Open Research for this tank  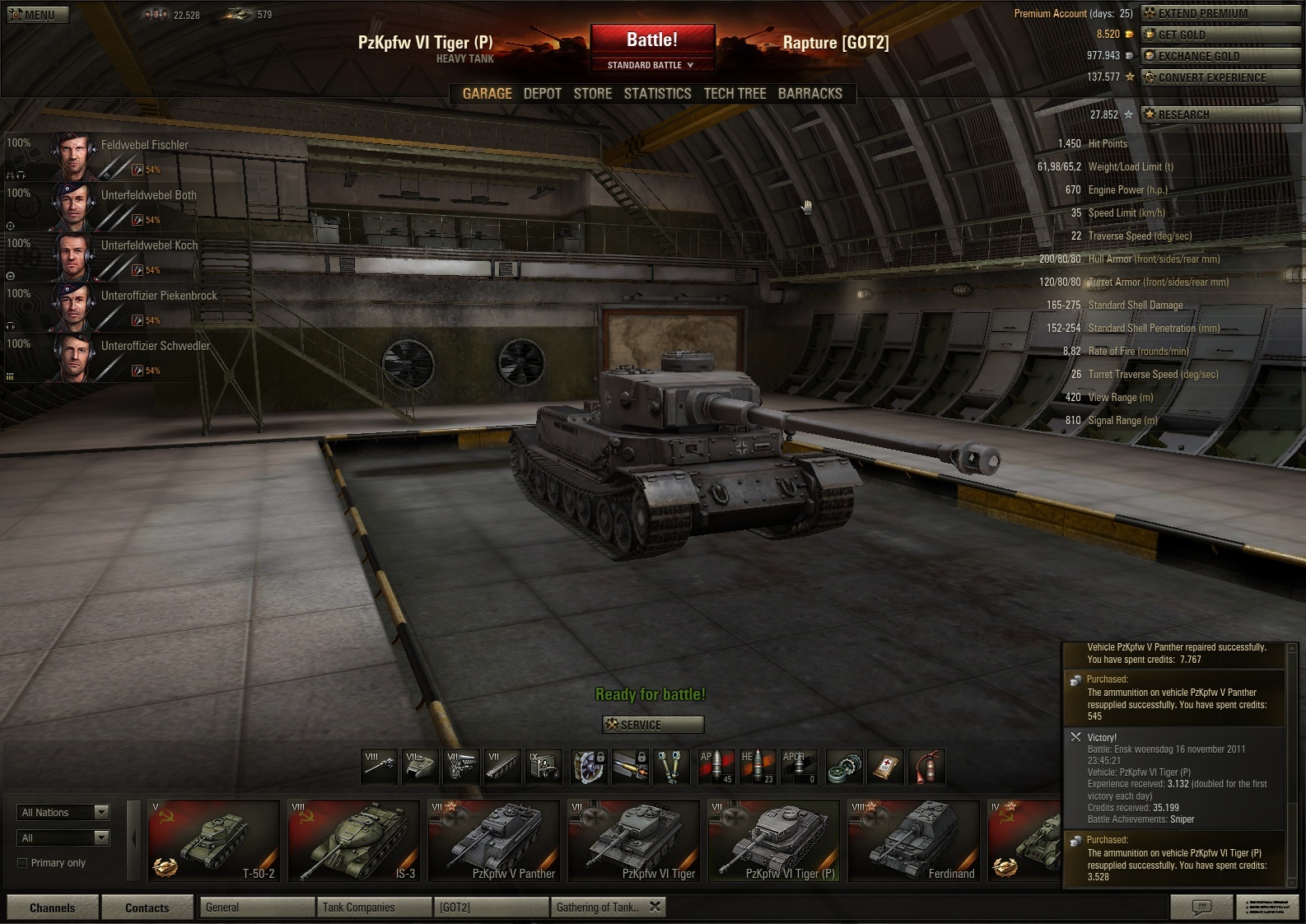[x=1220, y=115]
